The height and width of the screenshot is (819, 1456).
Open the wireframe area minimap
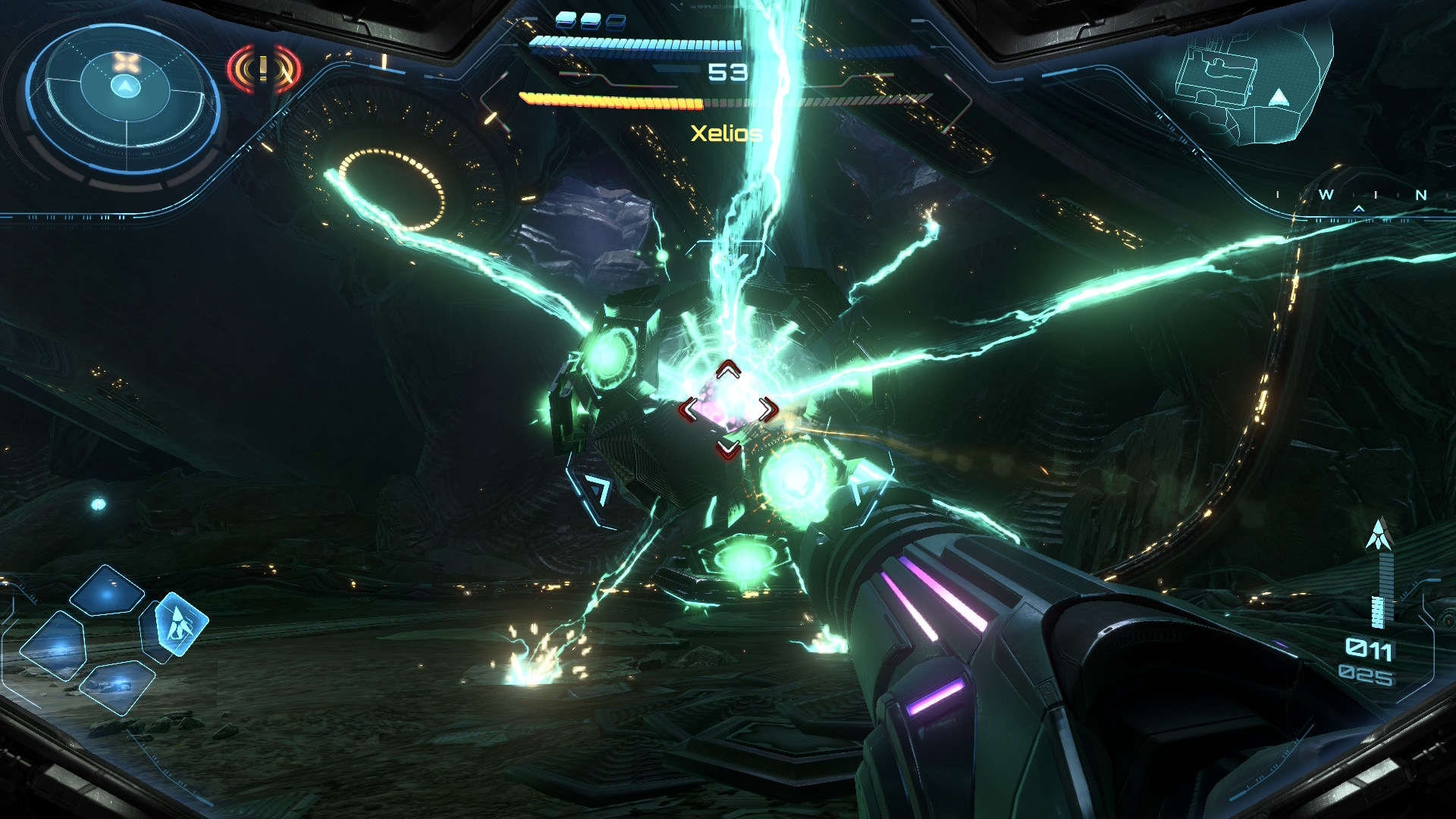pos(1251,85)
